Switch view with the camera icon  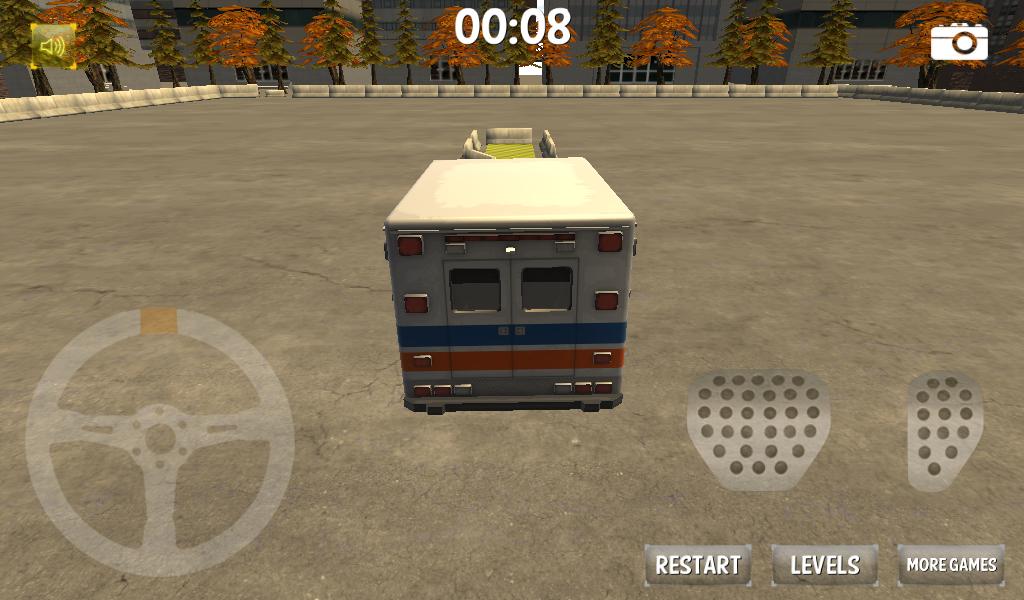[959, 42]
